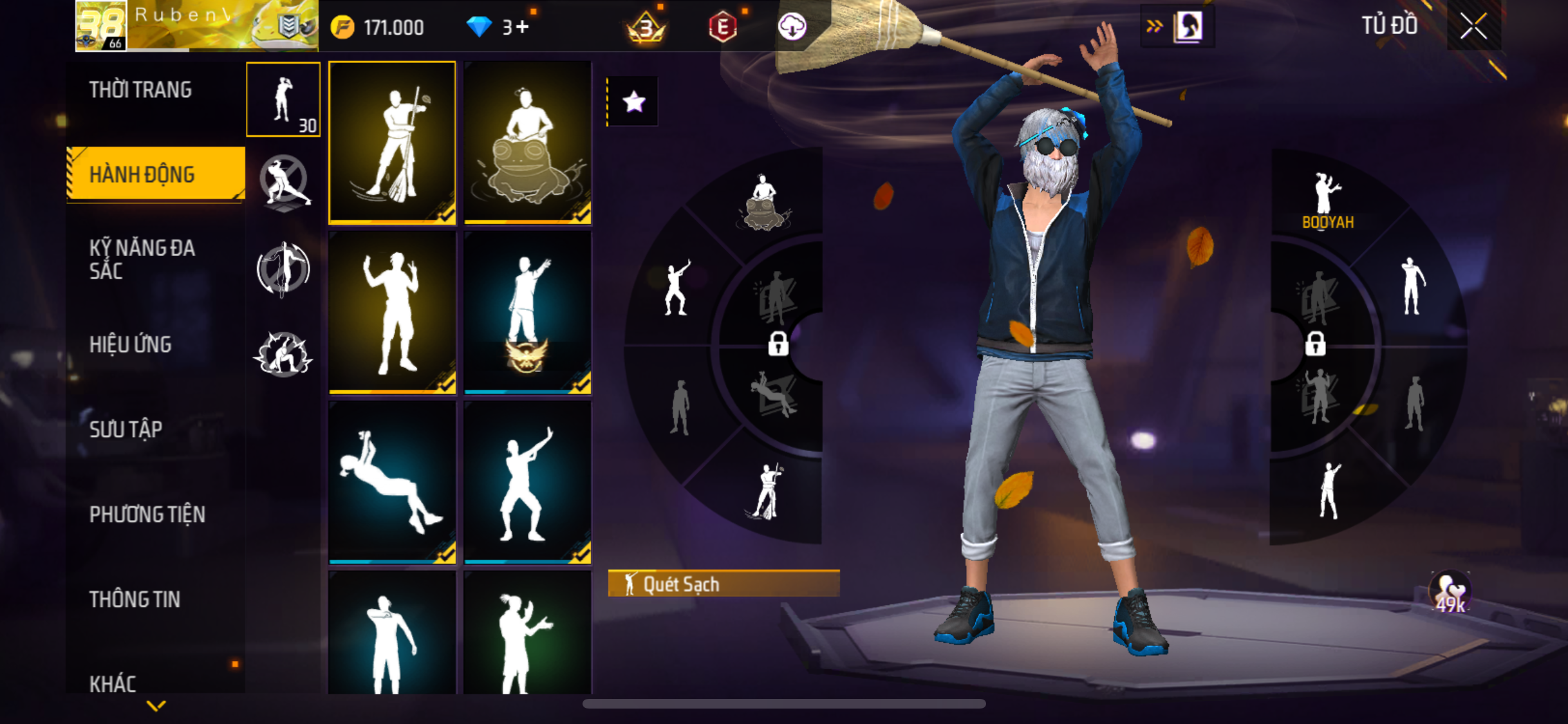Show the Phương Tiện category

(x=147, y=514)
